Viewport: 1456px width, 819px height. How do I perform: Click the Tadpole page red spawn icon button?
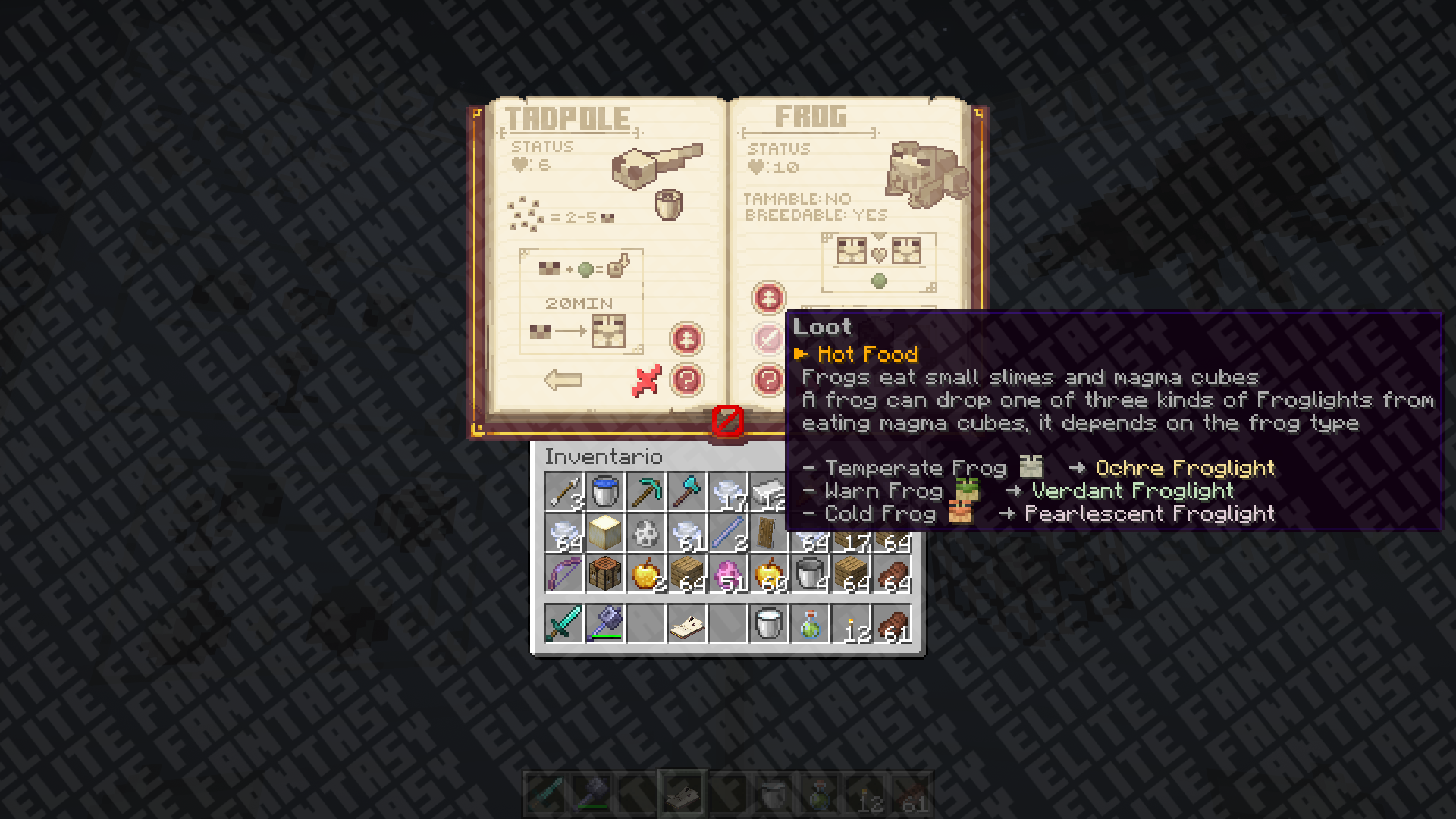pyautogui.click(x=687, y=339)
